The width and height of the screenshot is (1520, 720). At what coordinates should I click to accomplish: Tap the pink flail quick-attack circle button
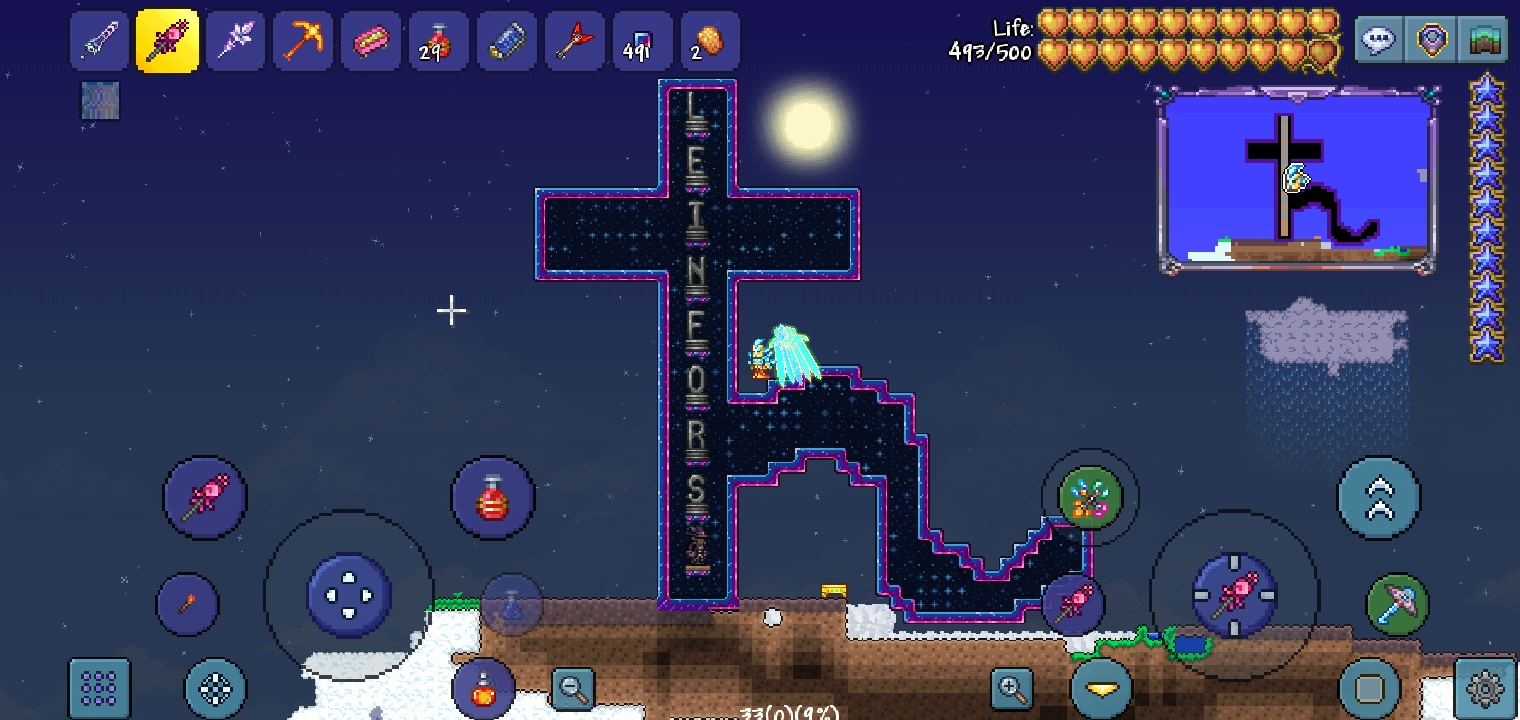204,497
